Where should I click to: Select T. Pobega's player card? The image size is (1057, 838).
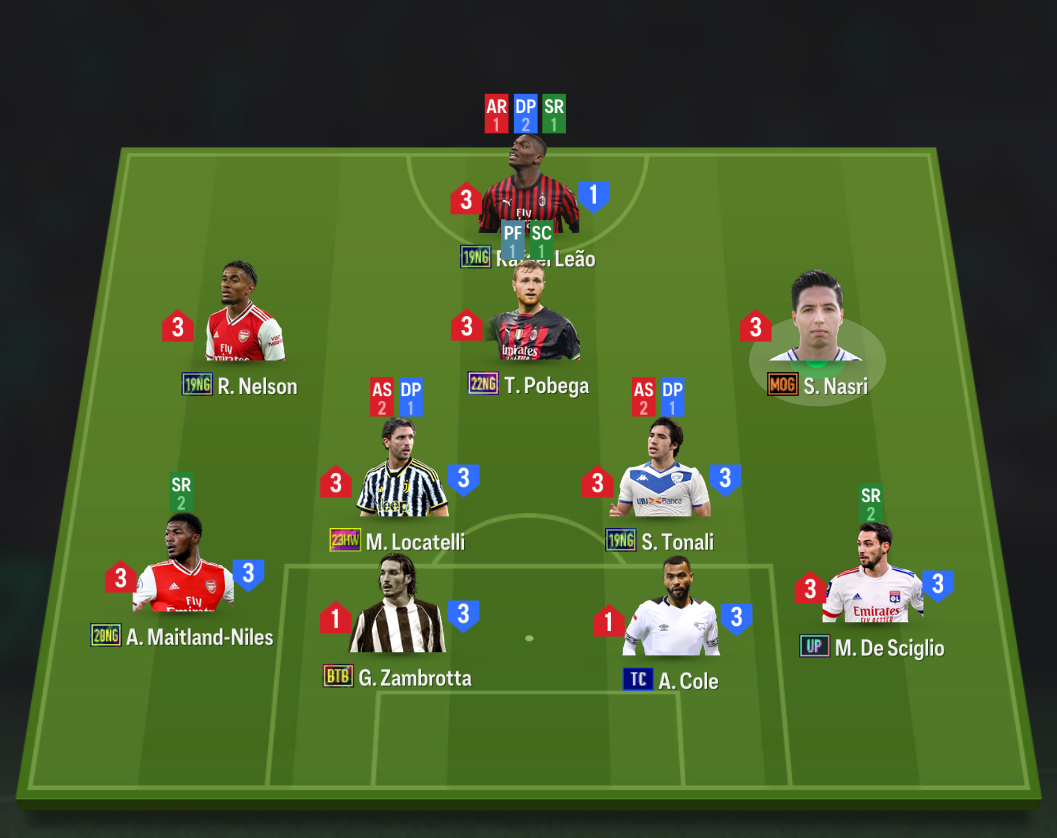point(534,318)
